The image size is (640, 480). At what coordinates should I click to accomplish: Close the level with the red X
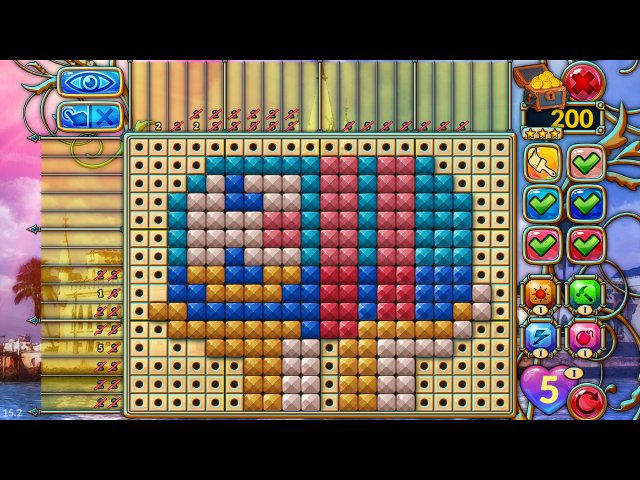pyautogui.click(x=581, y=80)
